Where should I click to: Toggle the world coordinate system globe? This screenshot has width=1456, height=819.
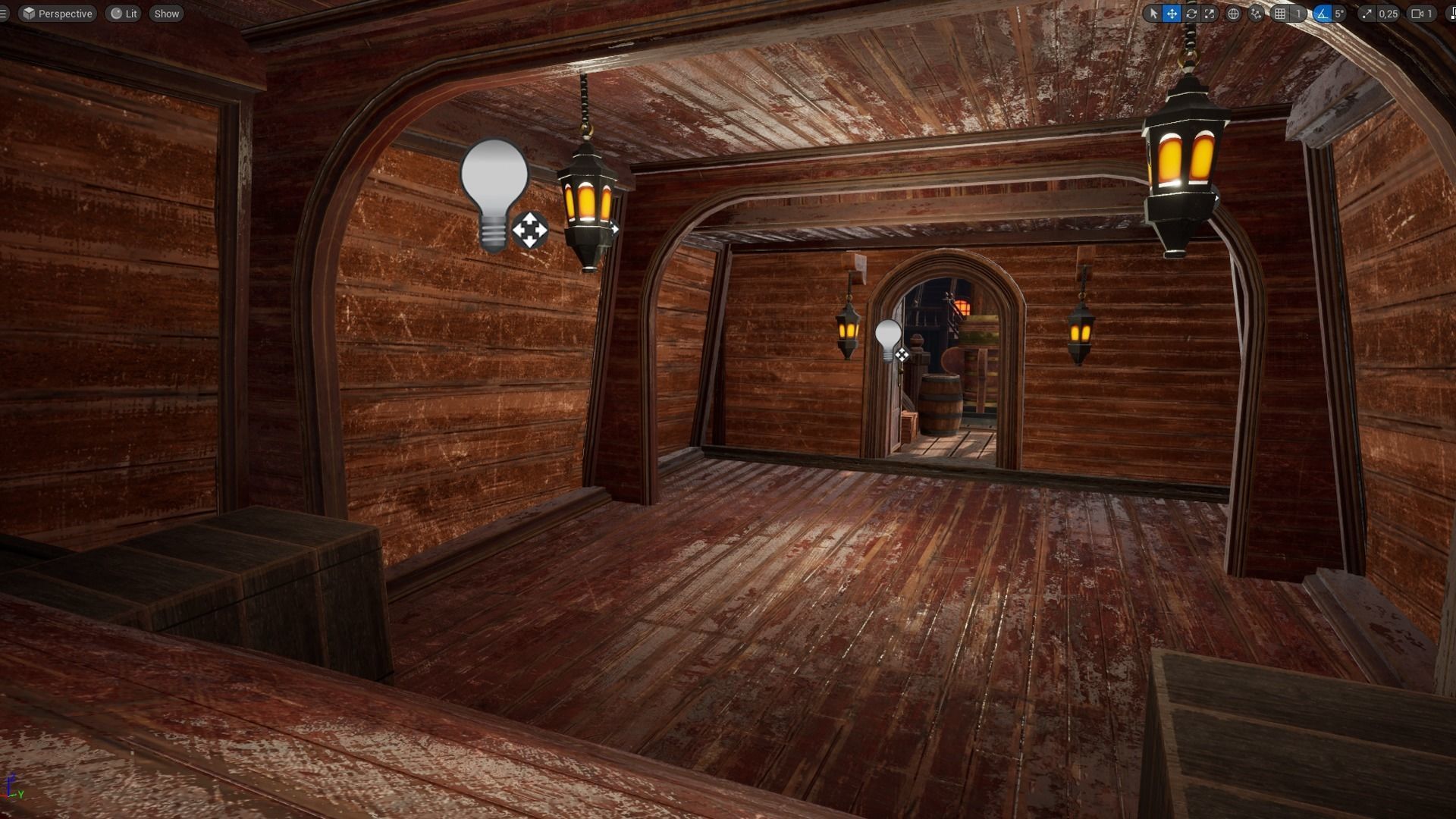tap(1234, 14)
